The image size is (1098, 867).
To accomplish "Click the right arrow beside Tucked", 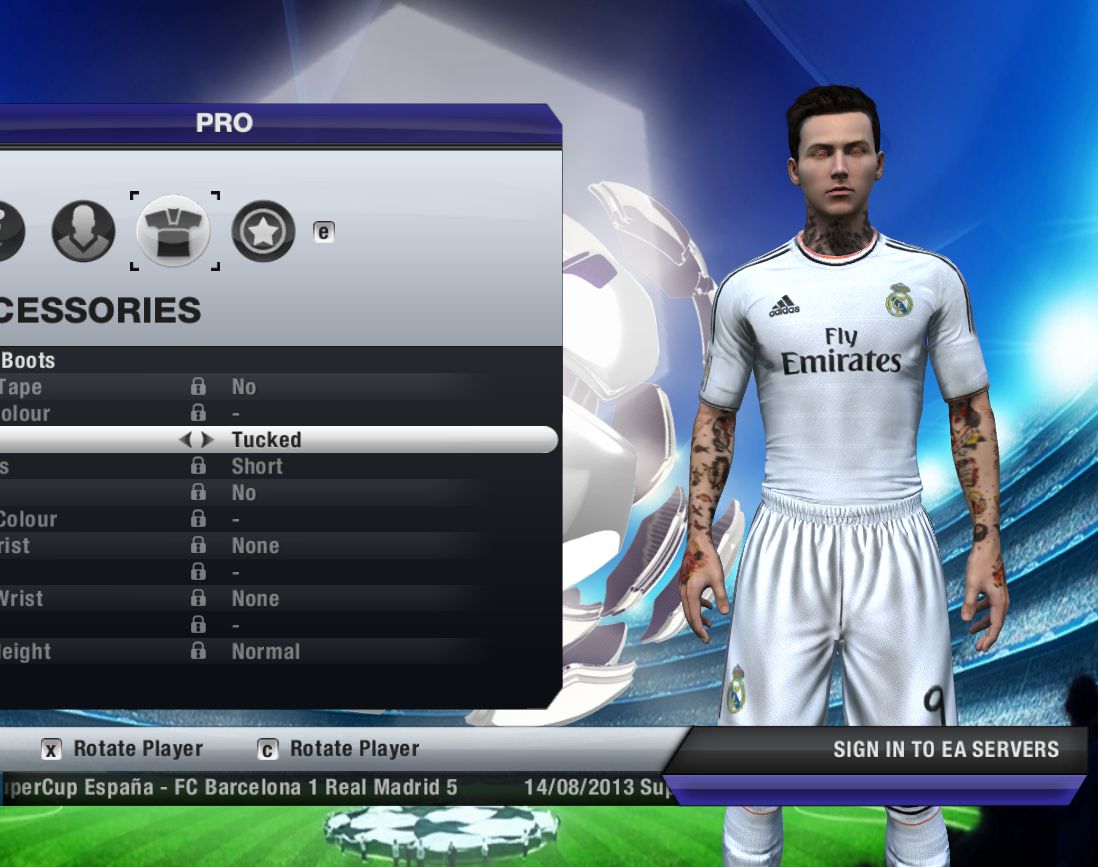I will pos(207,440).
